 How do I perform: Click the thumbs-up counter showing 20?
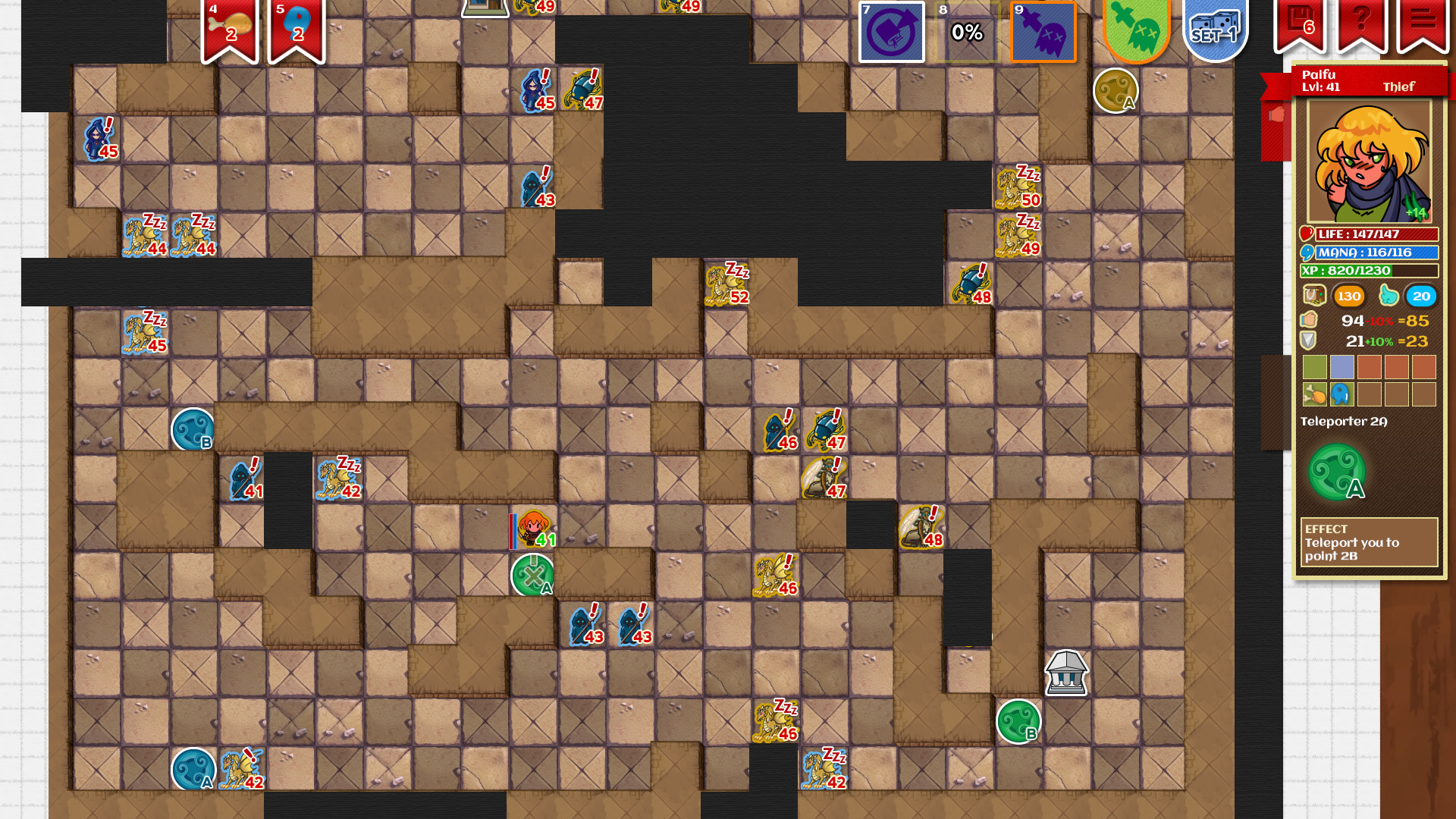(x=1420, y=297)
